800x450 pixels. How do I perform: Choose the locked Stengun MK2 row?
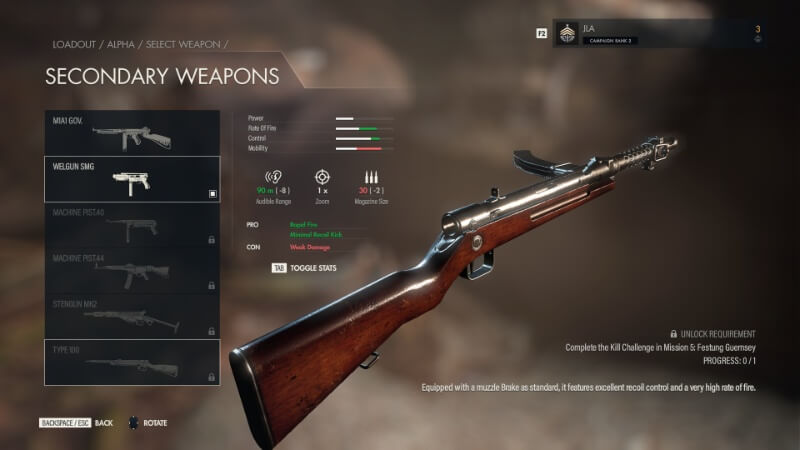131,316
